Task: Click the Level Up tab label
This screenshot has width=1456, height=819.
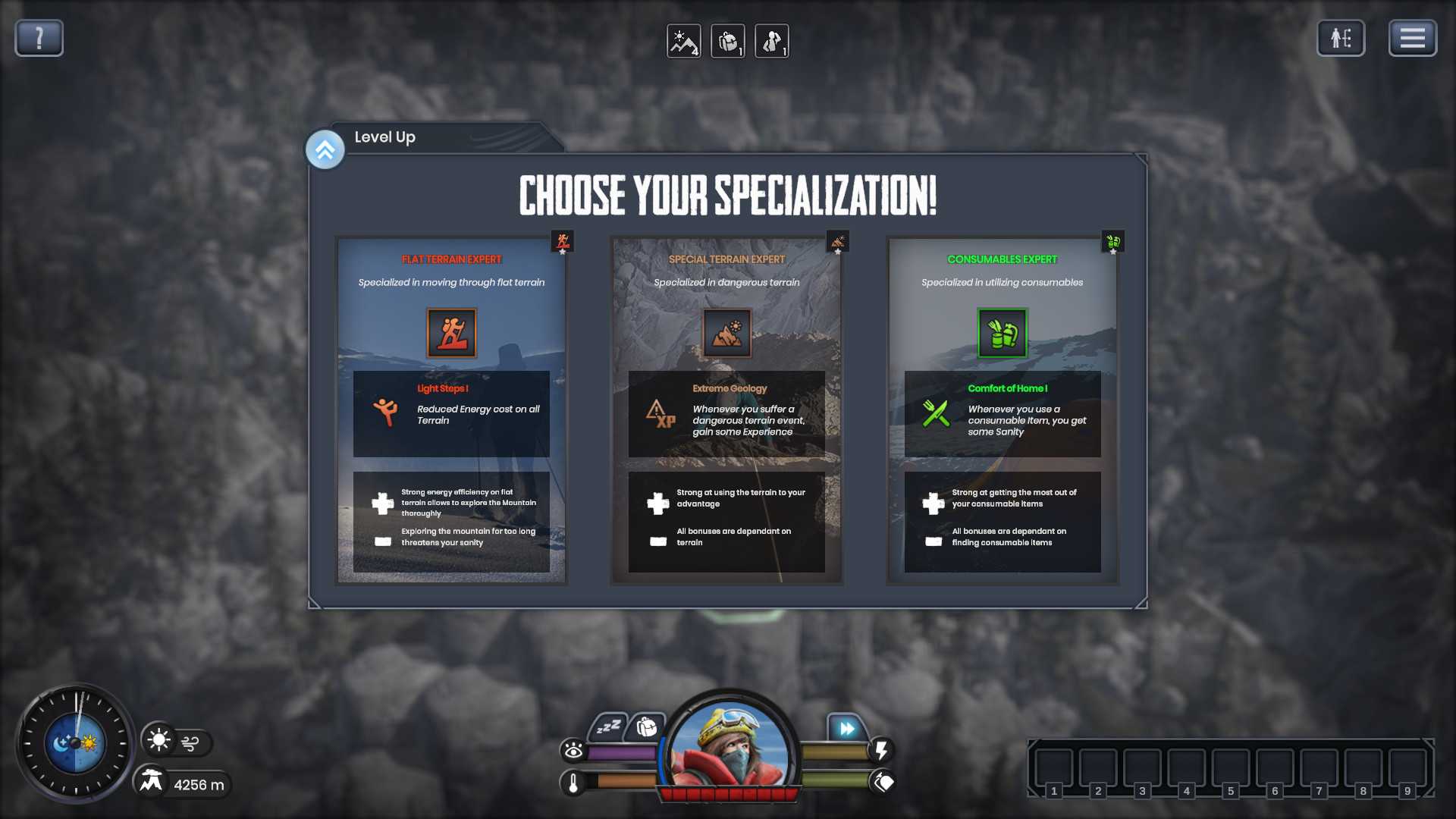Action: click(x=384, y=137)
